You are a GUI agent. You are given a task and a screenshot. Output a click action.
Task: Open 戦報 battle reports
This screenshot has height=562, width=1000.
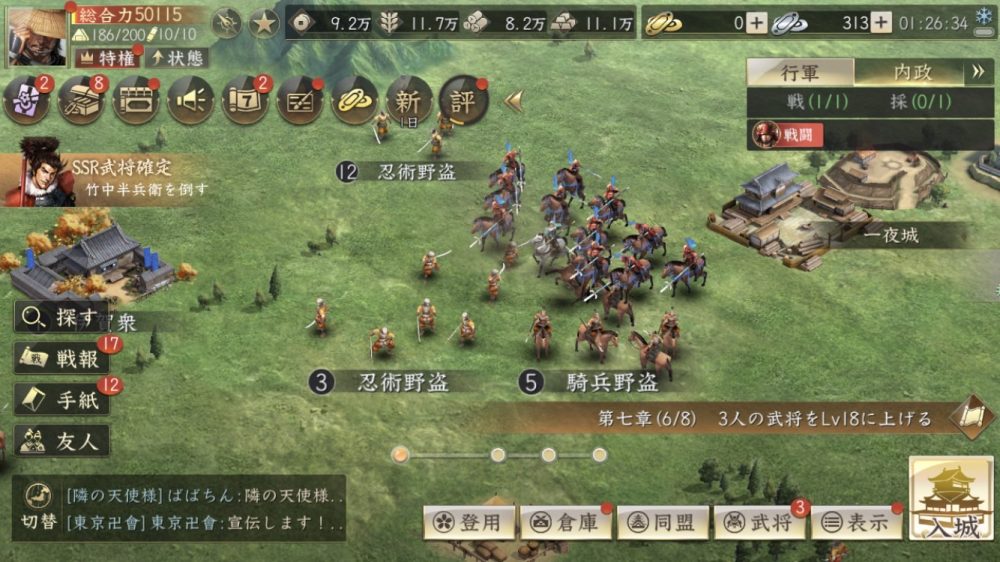point(62,359)
